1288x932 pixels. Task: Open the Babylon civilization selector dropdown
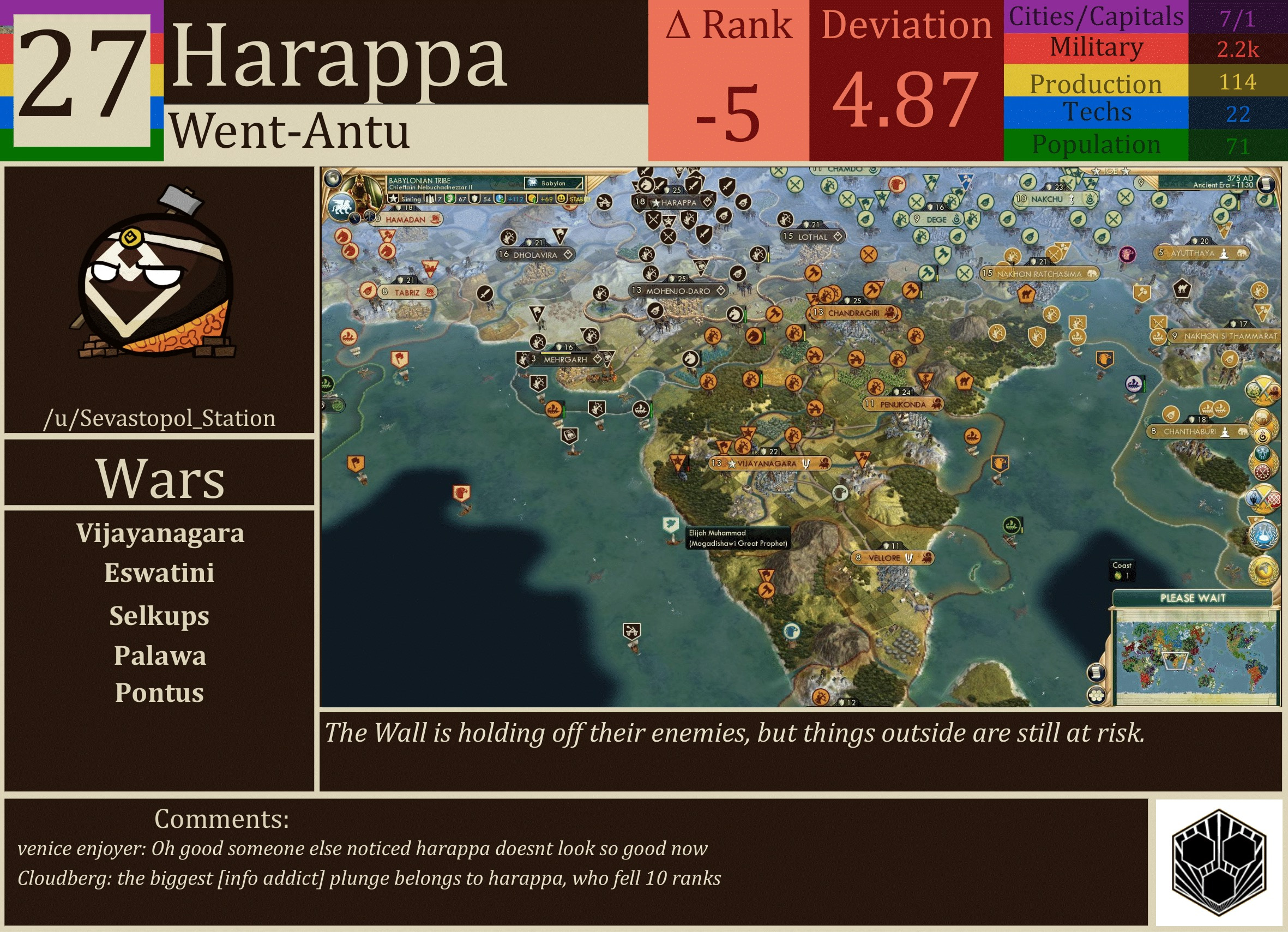coord(553,183)
